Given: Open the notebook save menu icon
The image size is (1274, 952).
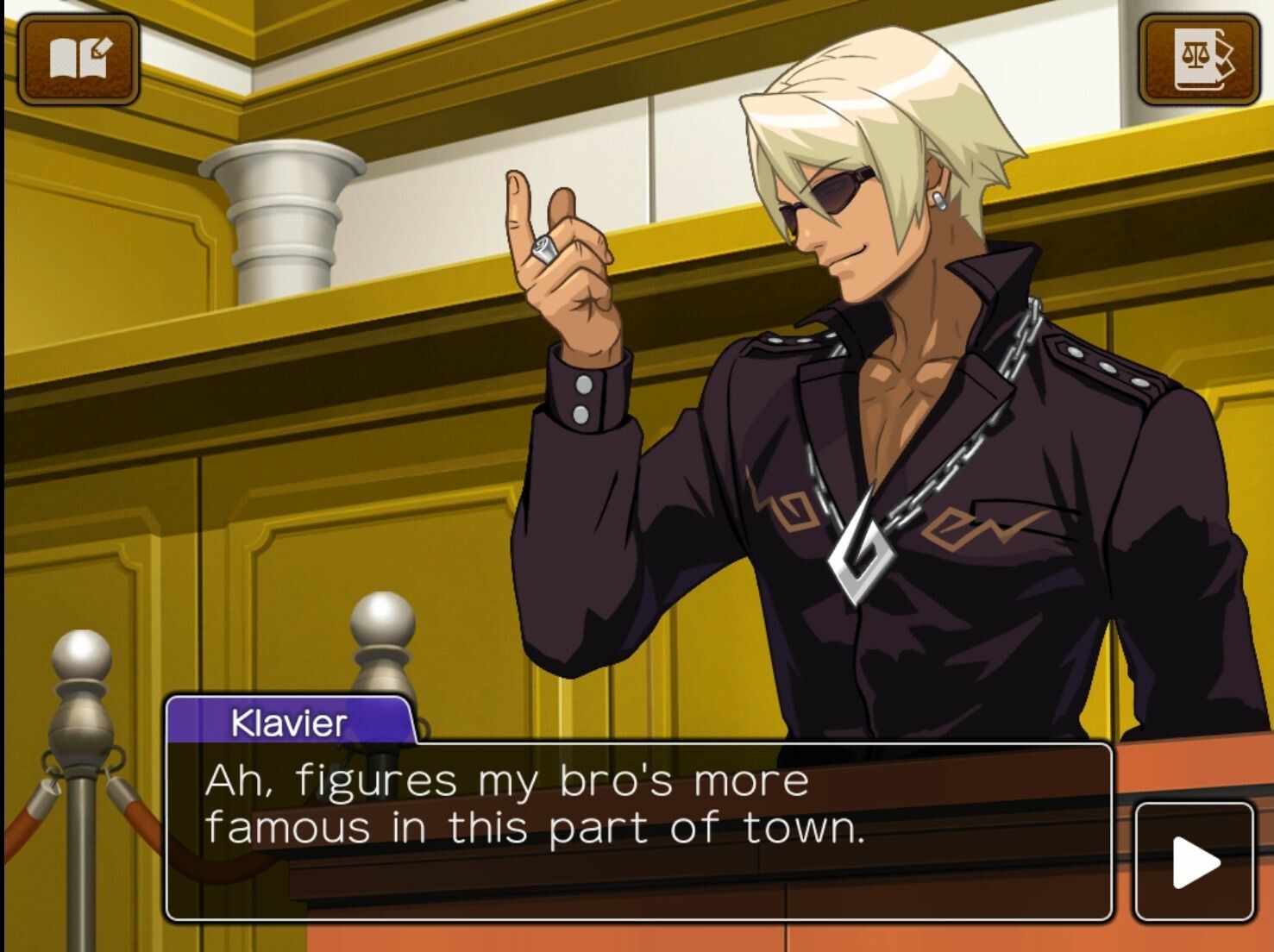Looking at the screenshot, I should [78, 59].
